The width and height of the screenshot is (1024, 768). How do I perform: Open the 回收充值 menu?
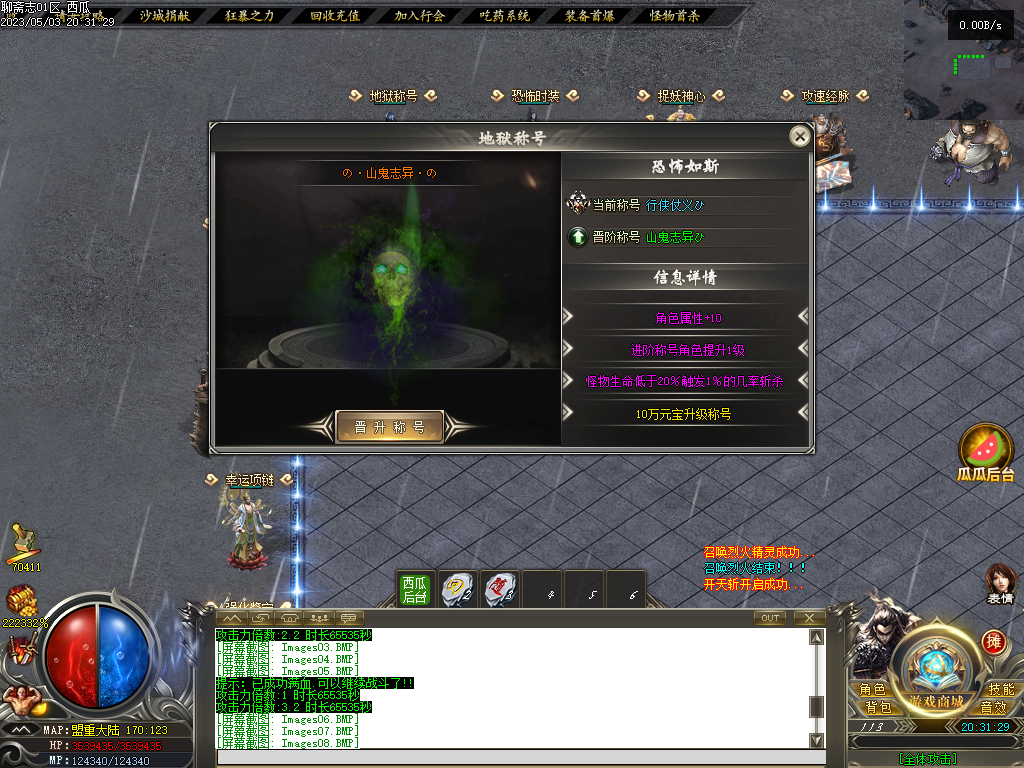click(334, 16)
